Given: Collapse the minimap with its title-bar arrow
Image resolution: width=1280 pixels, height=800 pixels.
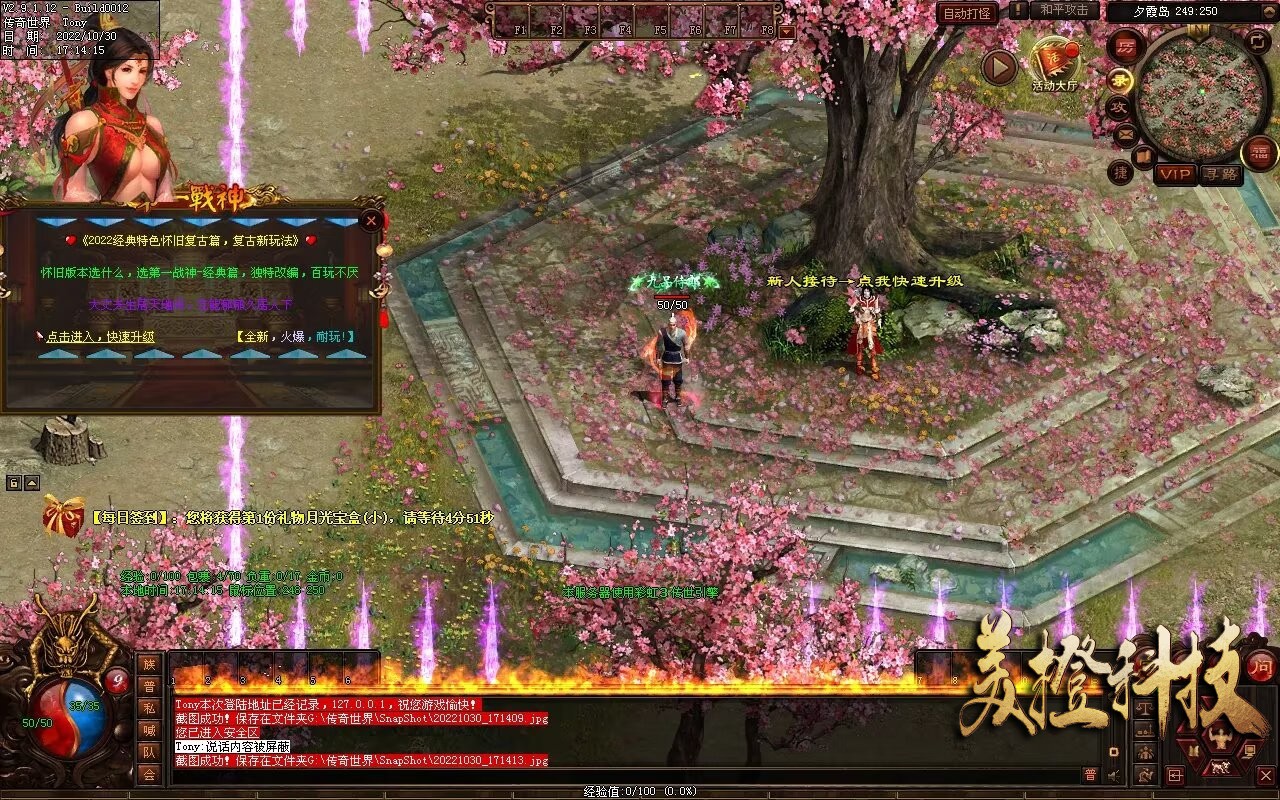Looking at the screenshot, I should [x=1268, y=11].
